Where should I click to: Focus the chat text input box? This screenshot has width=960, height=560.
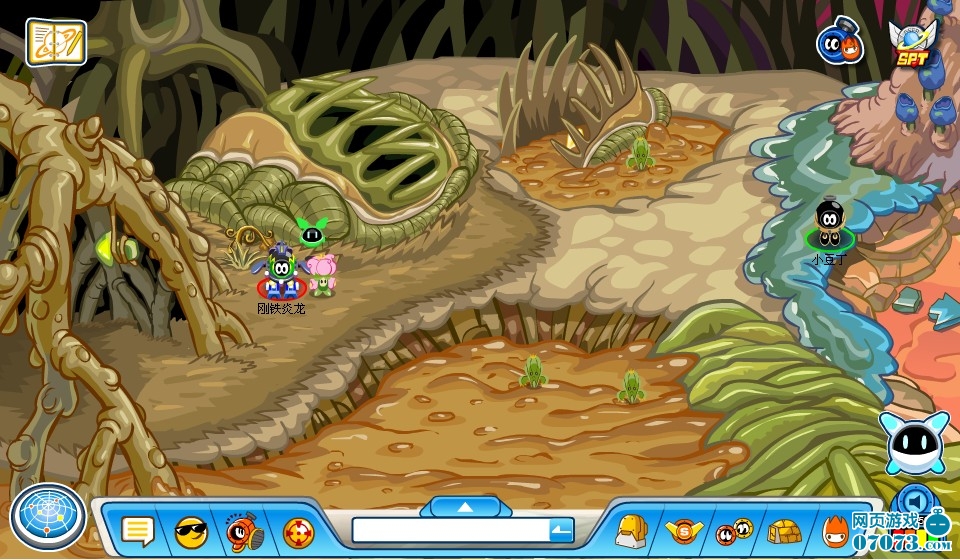click(x=450, y=530)
